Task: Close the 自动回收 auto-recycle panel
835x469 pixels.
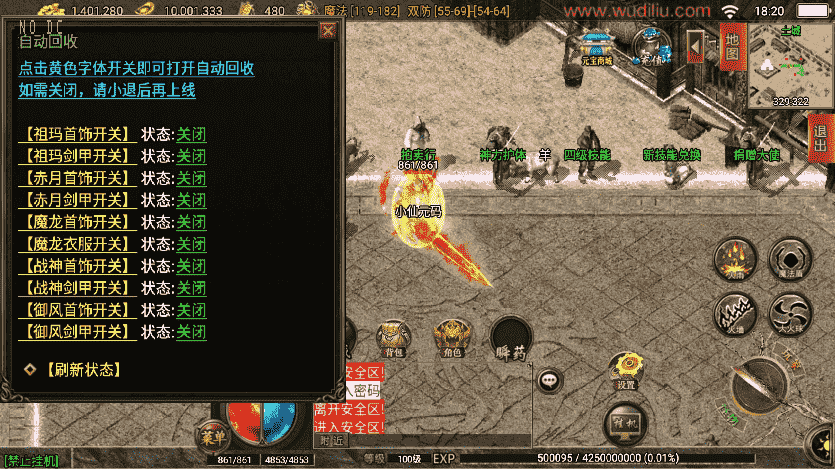Action: [327, 31]
